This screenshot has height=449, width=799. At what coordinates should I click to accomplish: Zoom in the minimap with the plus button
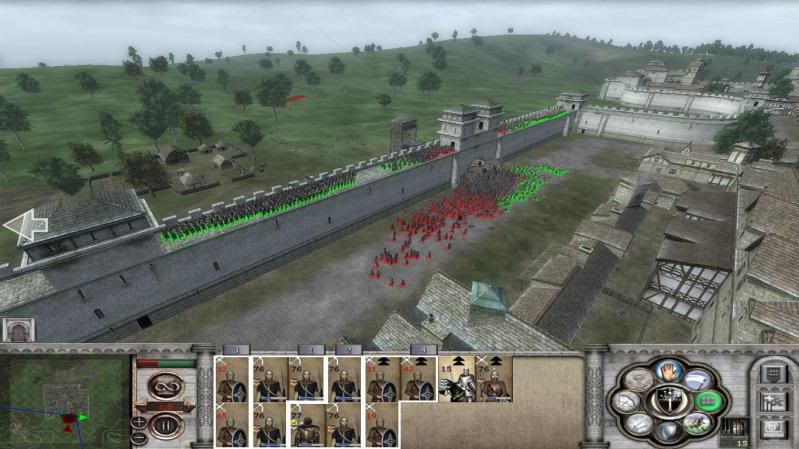click(137, 420)
